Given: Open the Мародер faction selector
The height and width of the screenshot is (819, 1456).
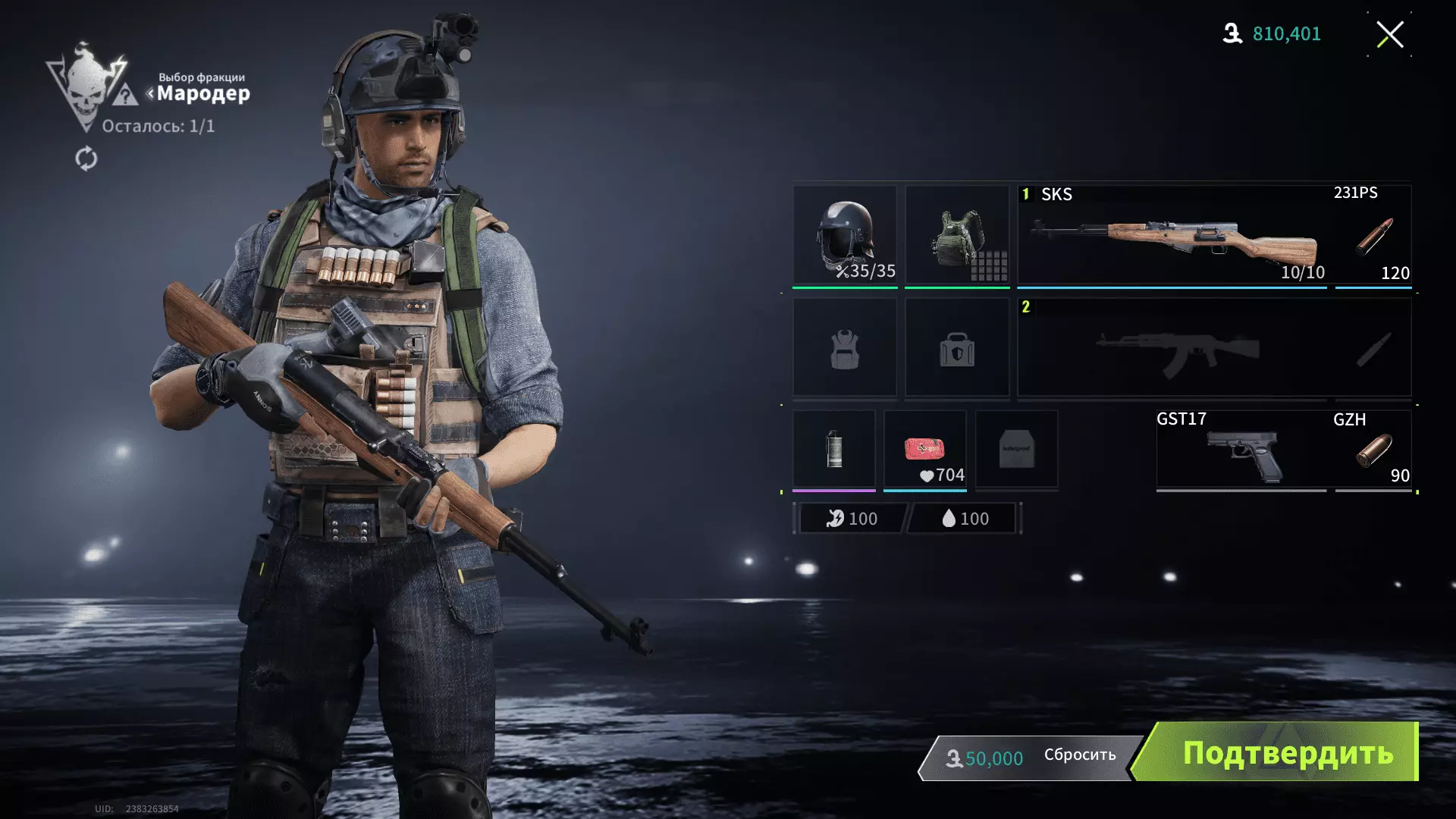Looking at the screenshot, I should (202, 93).
